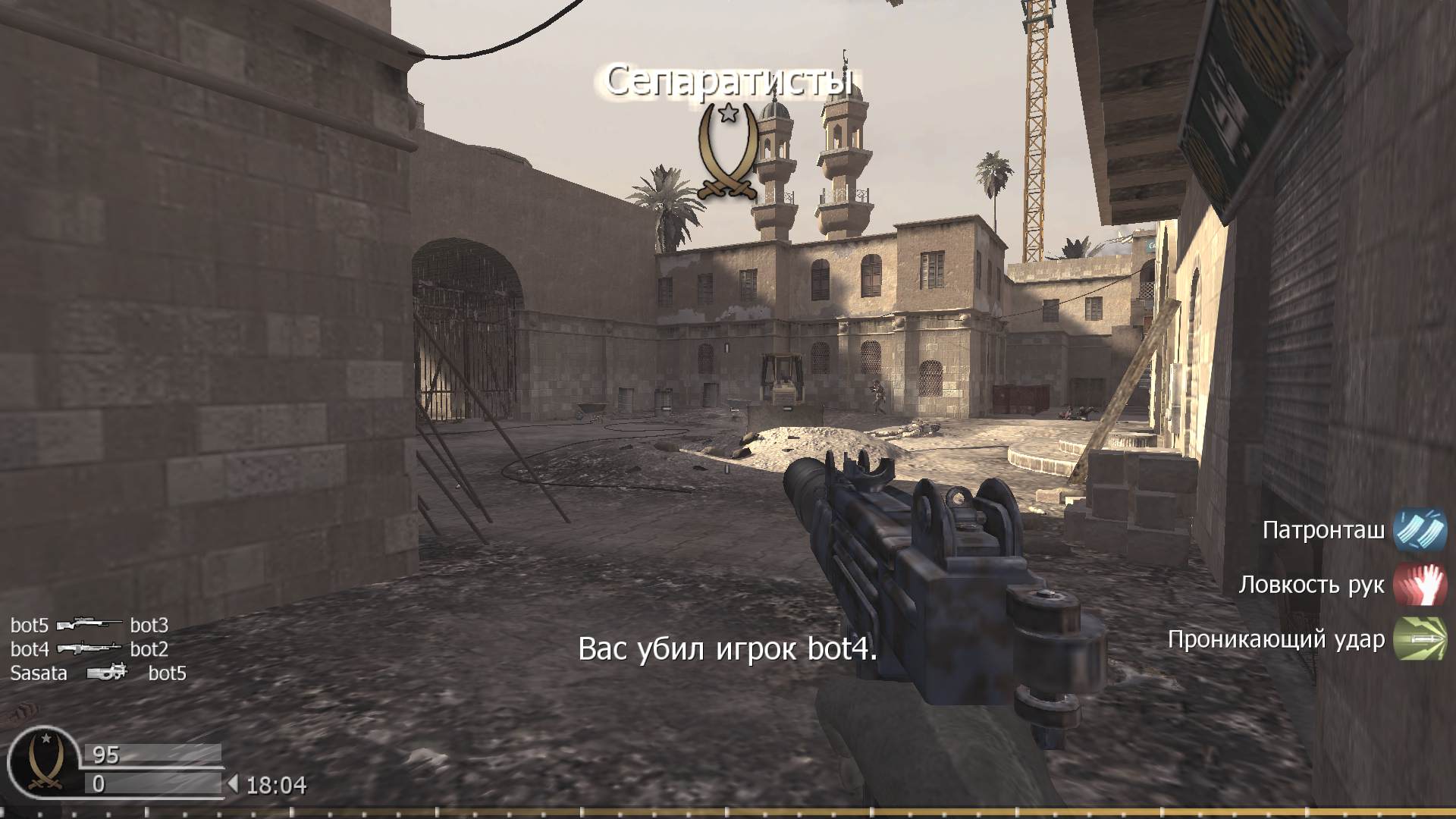The height and width of the screenshot is (819, 1456).
Task: Choose the Проникающий удар perk icon
Action: (1420, 639)
